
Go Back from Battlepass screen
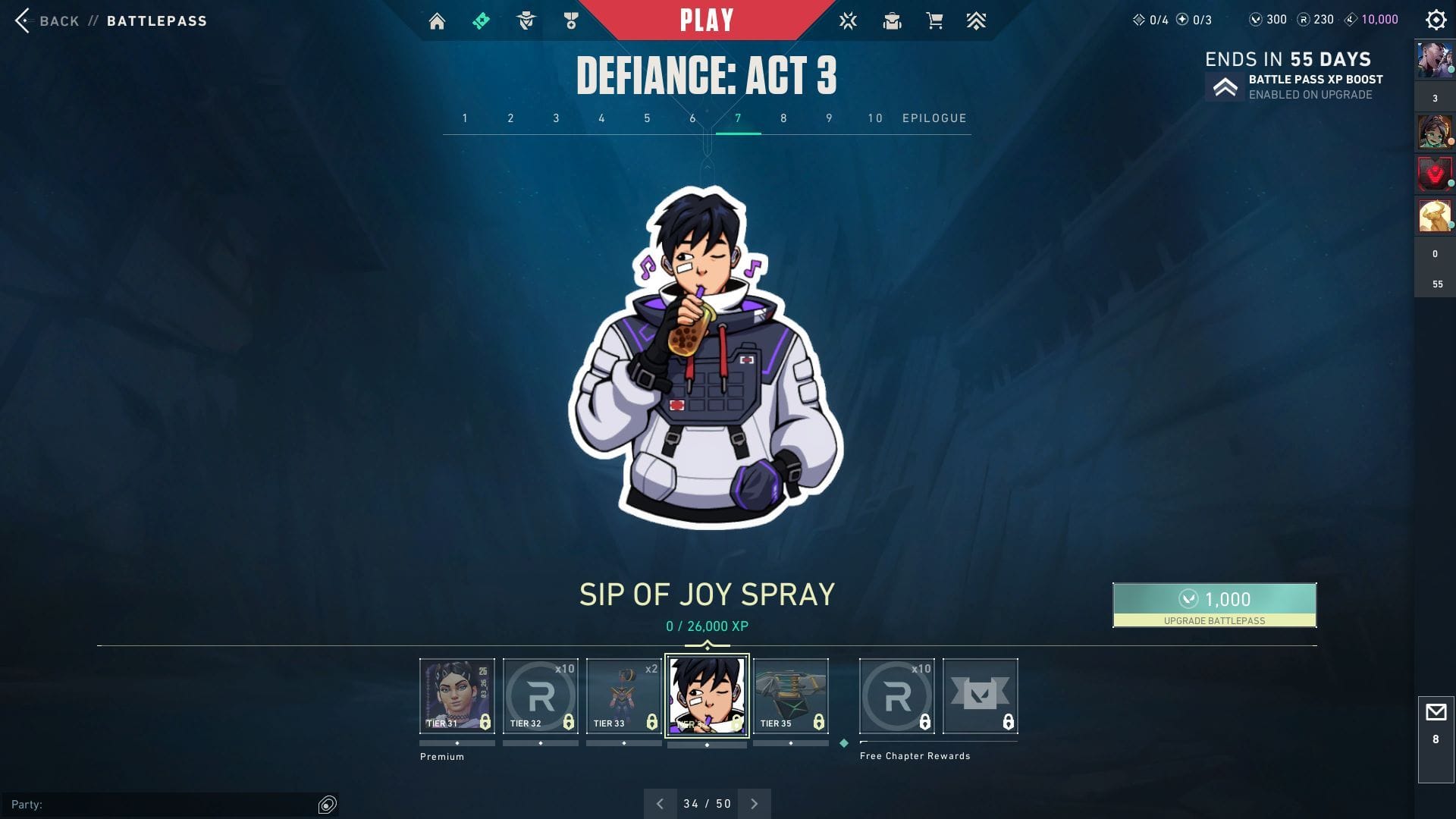click(x=47, y=20)
